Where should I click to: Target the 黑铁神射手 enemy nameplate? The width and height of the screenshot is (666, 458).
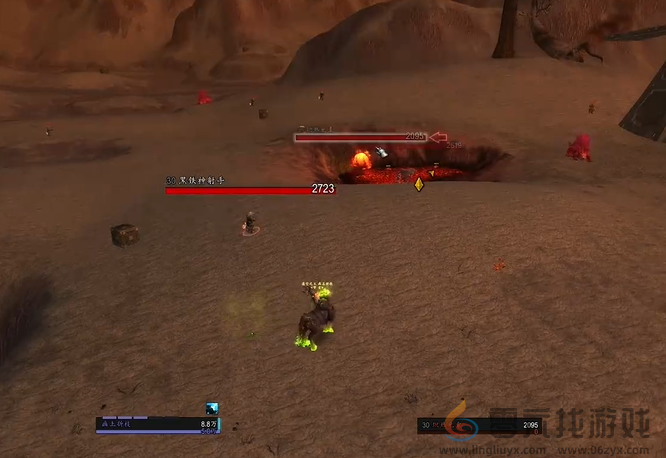[x=250, y=188]
